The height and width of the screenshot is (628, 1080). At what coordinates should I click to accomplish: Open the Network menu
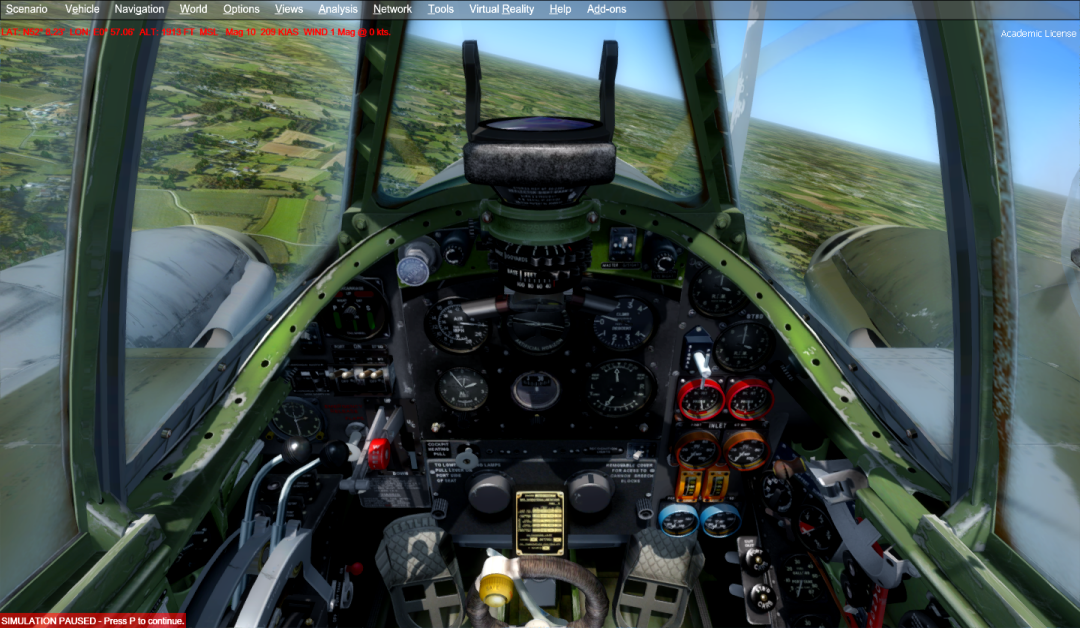(x=392, y=9)
